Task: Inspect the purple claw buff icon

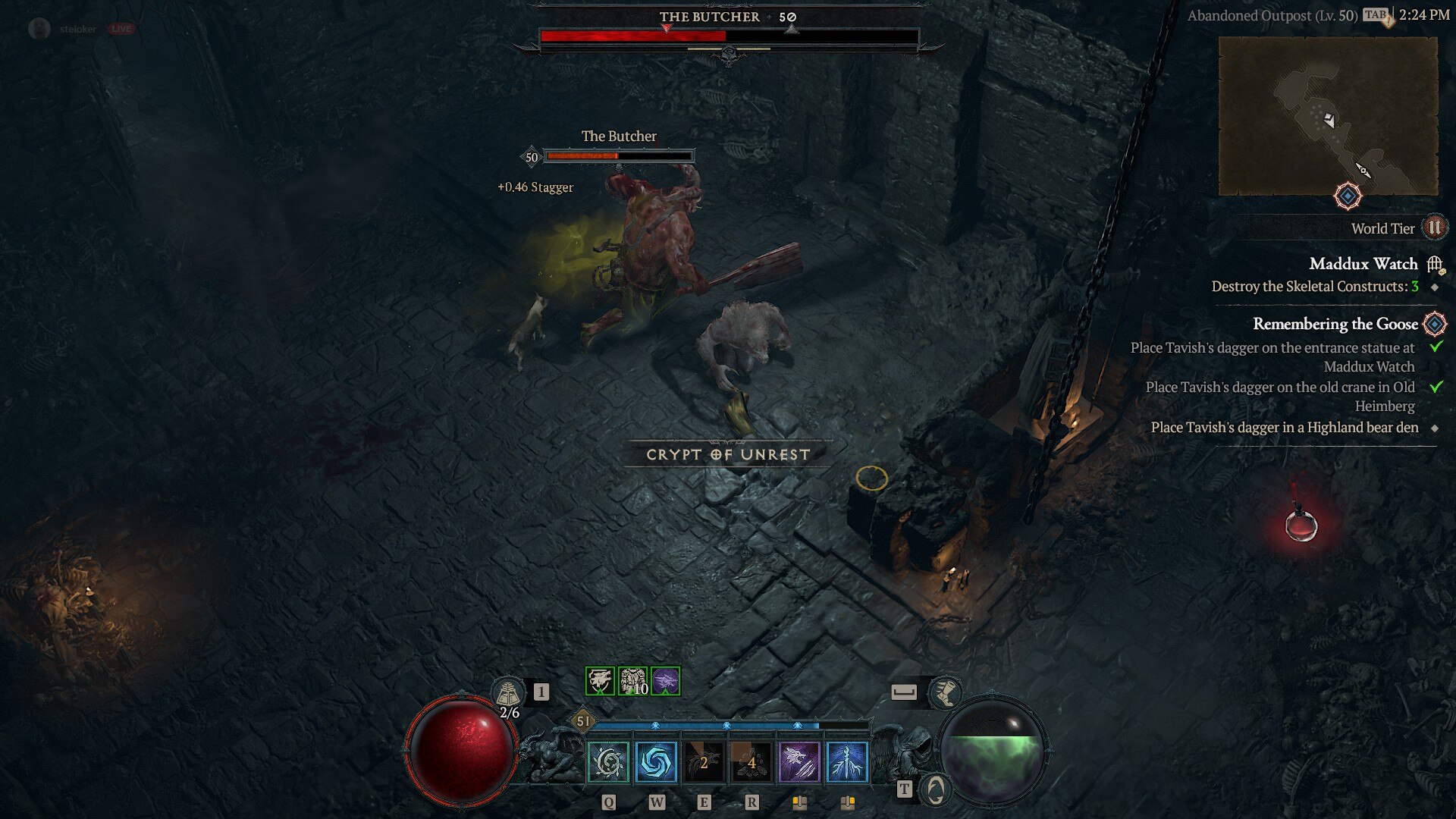Action: pos(665,681)
